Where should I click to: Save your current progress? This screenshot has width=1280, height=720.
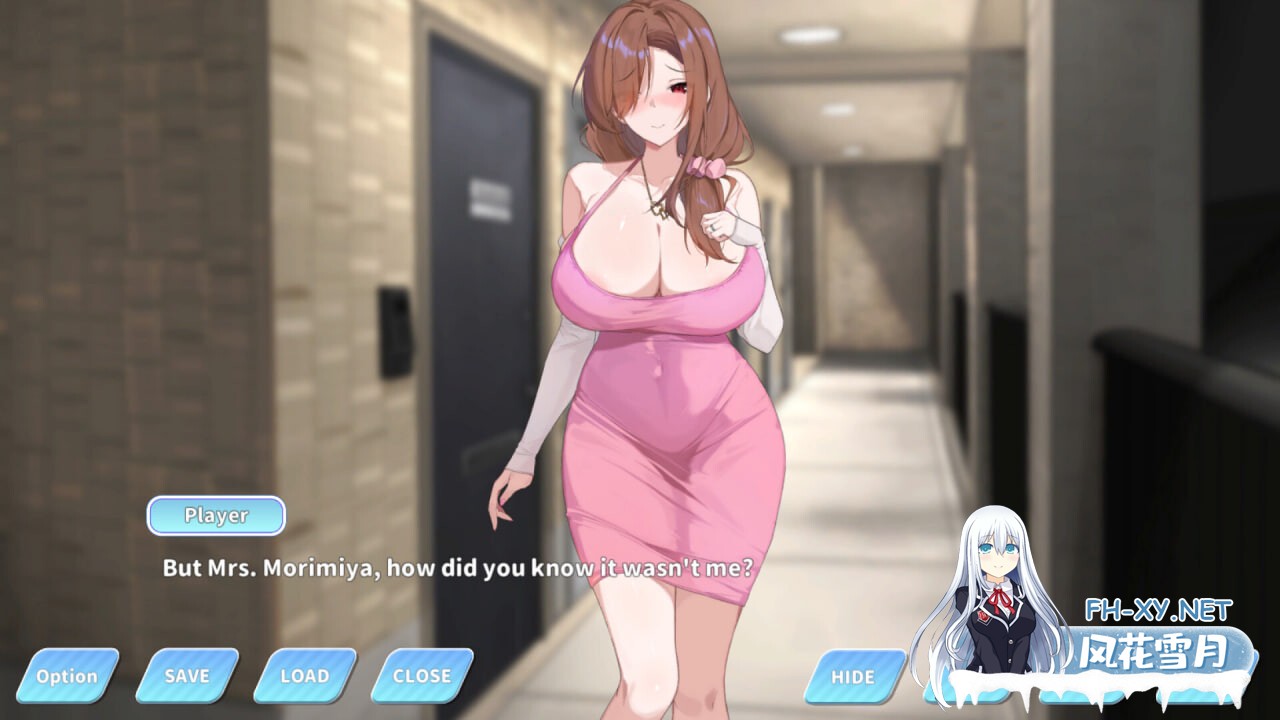coord(186,676)
